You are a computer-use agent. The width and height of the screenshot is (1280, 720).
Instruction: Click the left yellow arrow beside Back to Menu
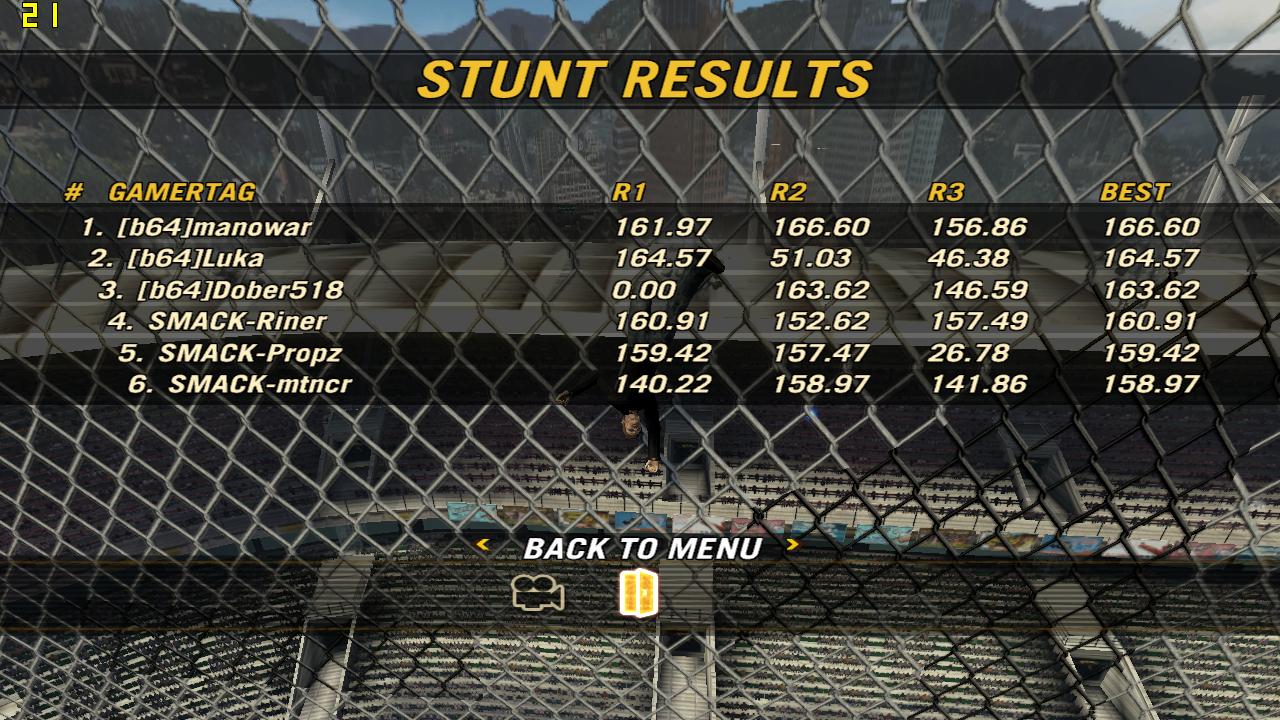[x=482, y=545]
